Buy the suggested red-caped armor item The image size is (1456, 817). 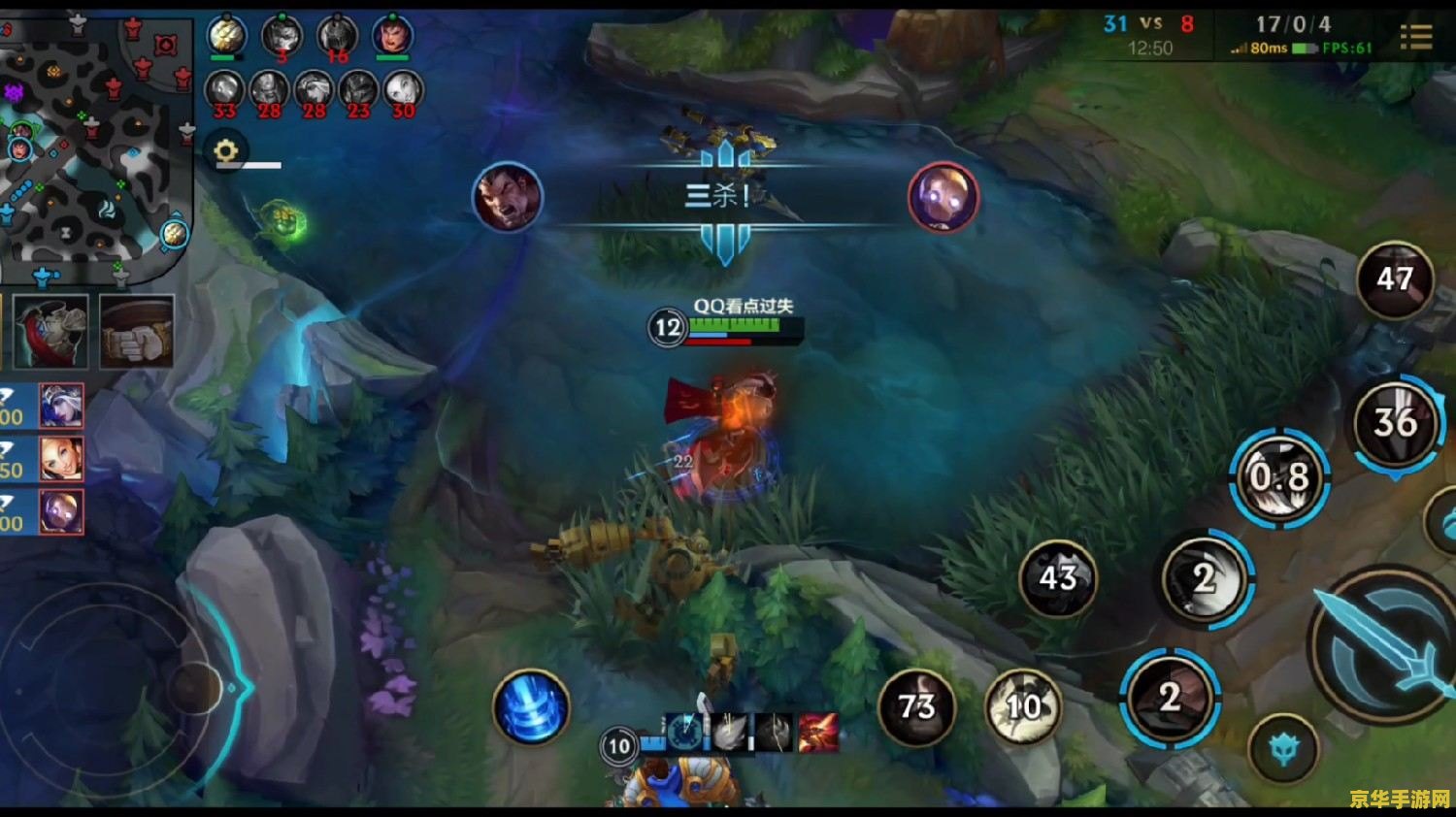pos(51,332)
